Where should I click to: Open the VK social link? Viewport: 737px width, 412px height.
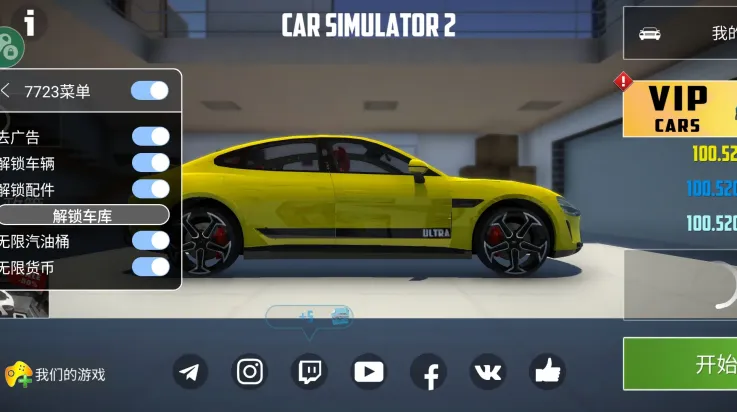click(488, 372)
